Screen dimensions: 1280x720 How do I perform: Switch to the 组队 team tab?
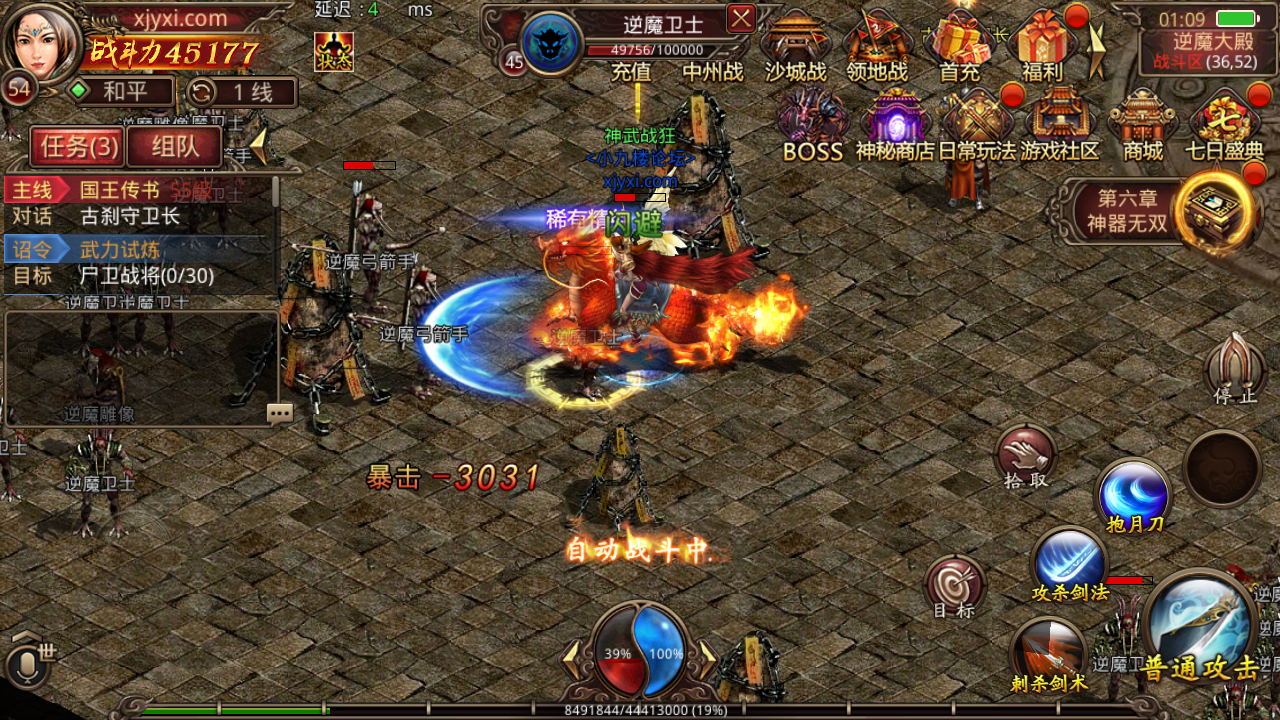point(174,147)
